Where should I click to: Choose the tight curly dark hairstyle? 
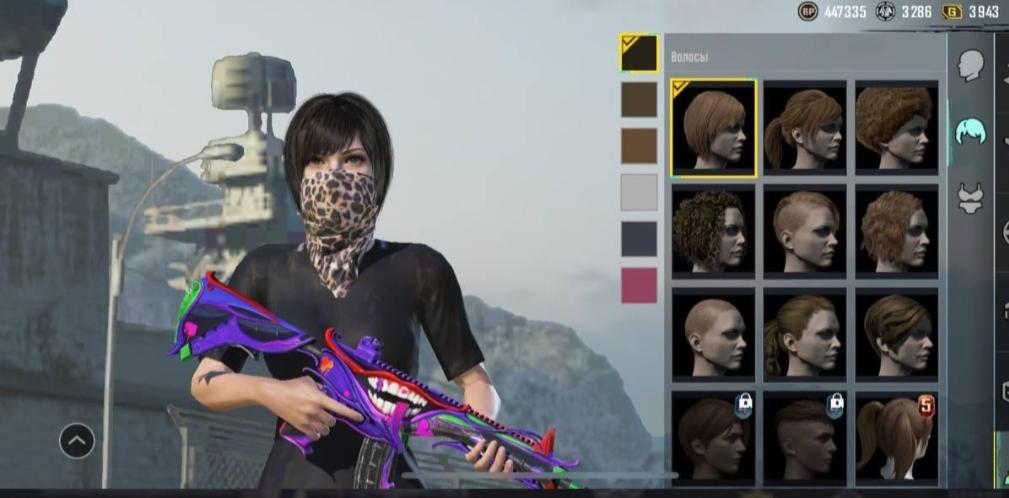[713, 231]
